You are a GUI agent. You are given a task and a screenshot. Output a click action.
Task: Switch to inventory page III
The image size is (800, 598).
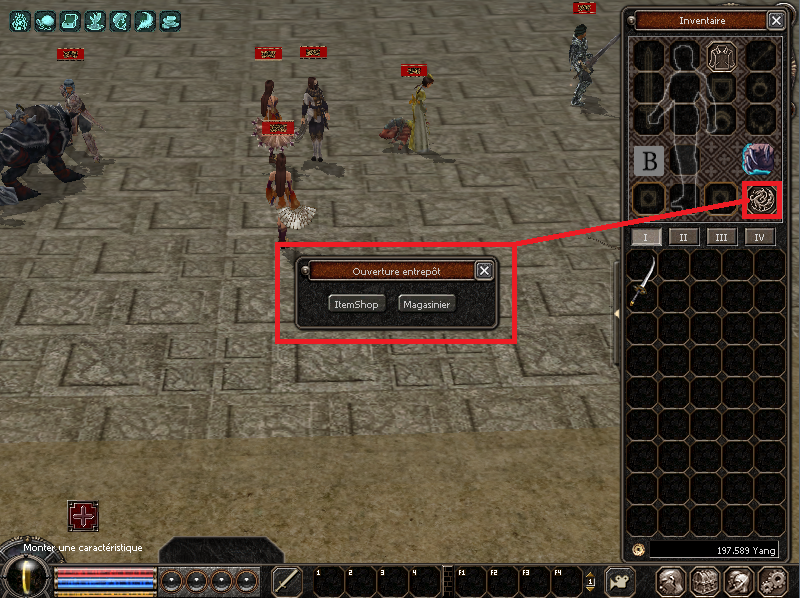[x=722, y=237]
